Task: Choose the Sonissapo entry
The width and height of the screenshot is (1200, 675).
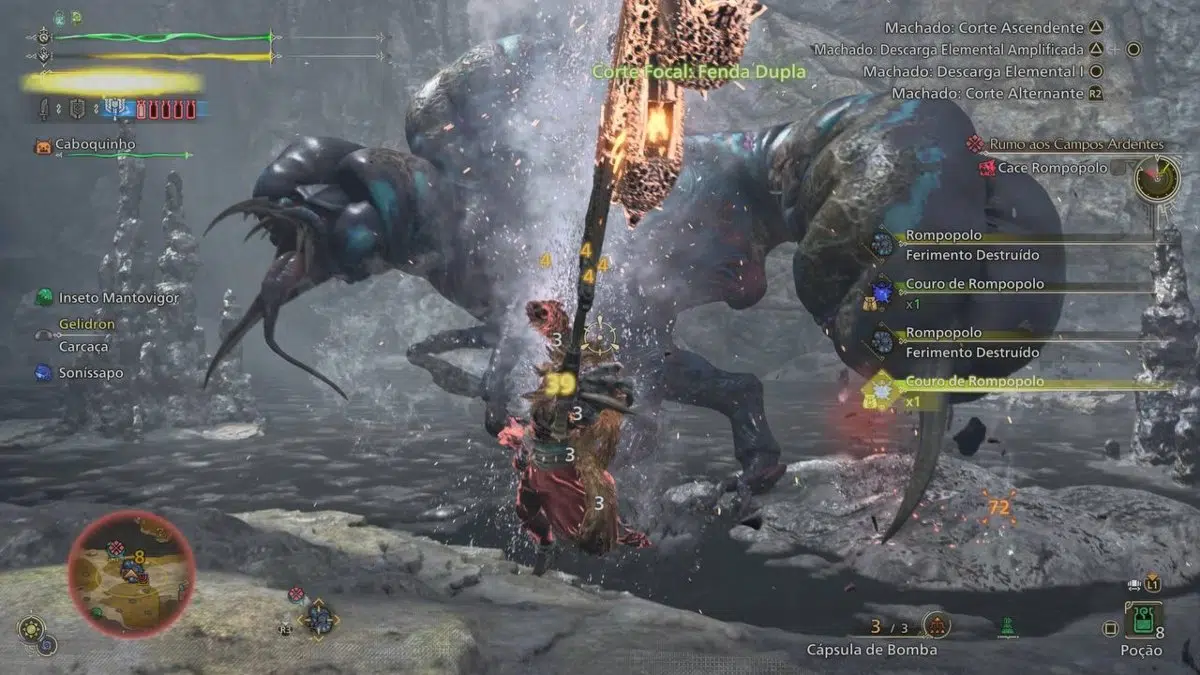Action: 83,372
